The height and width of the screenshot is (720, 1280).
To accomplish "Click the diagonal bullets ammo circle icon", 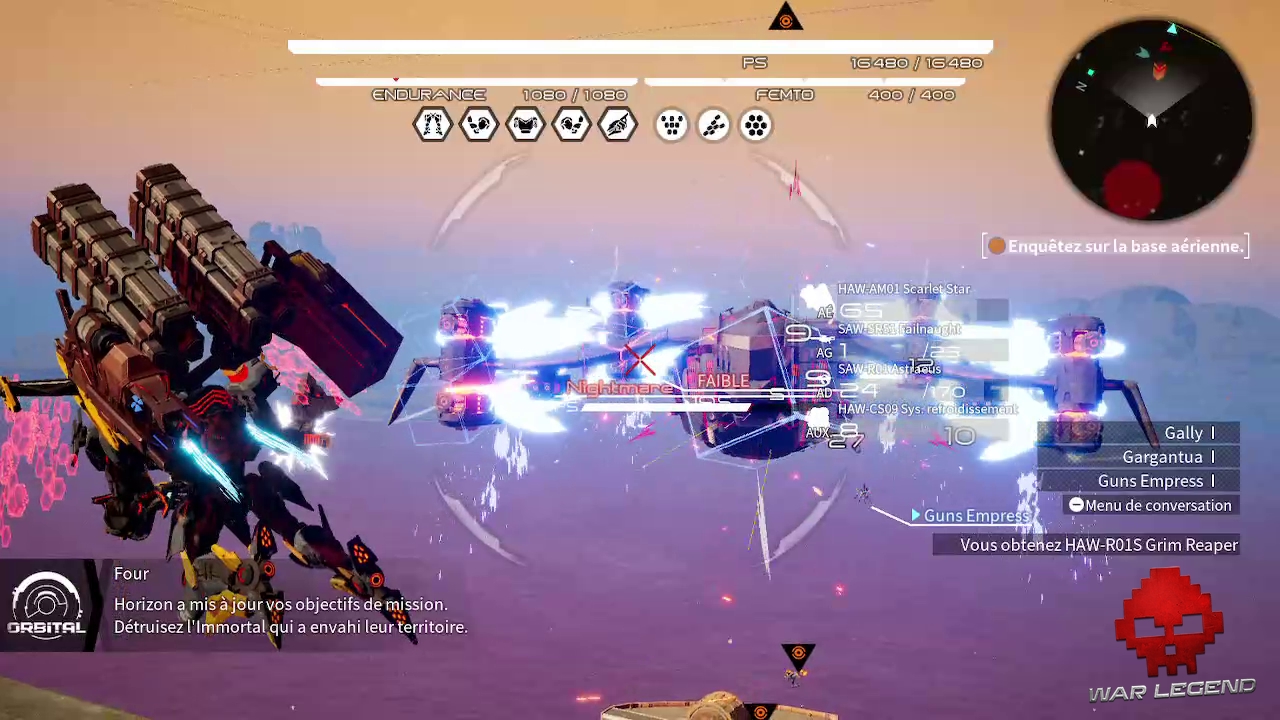I will (714, 125).
